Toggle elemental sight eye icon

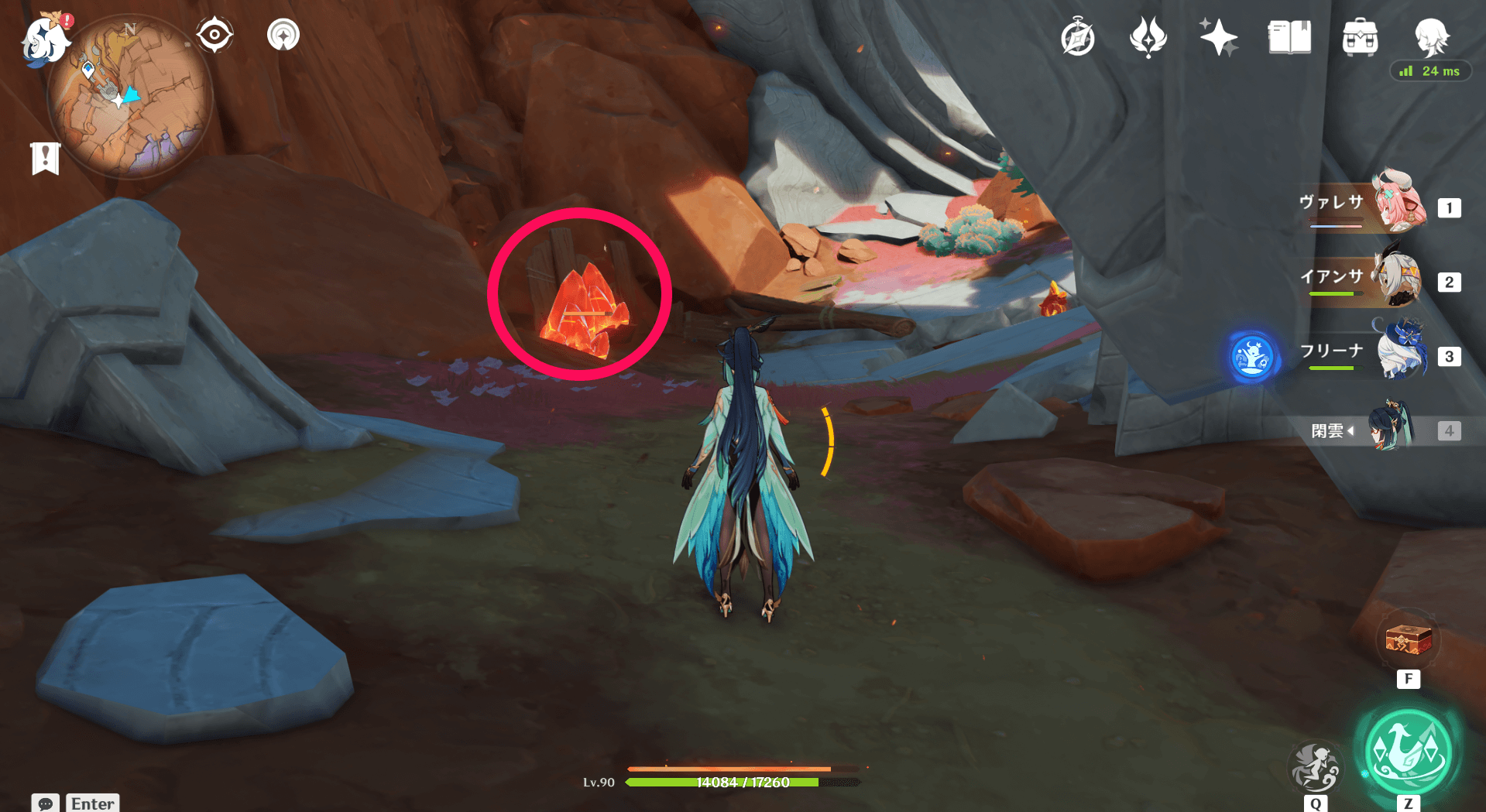214,35
